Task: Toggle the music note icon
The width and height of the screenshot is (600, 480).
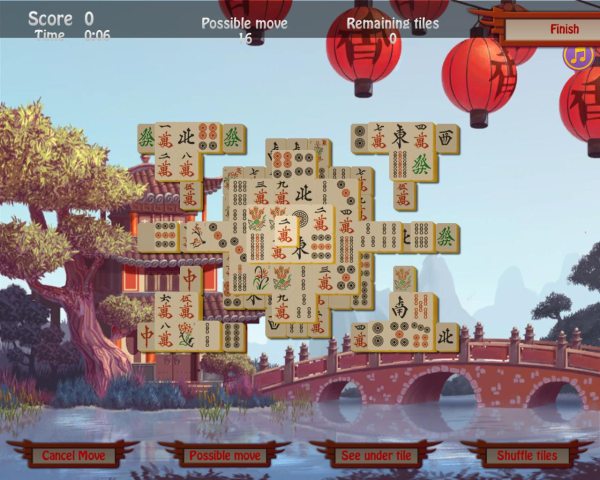Action: 577,56
